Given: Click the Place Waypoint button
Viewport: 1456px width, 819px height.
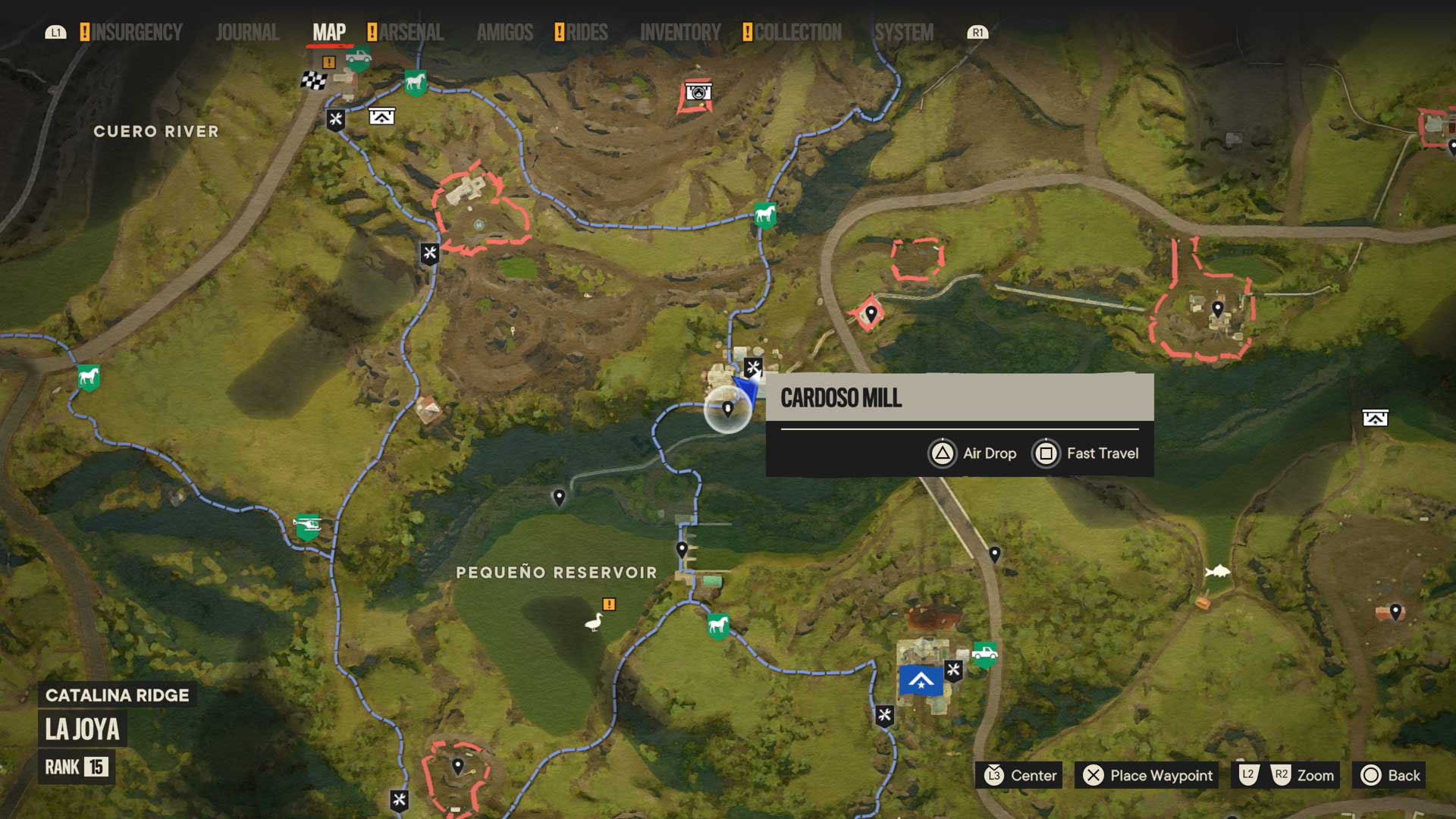Looking at the screenshot, I should point(1147,775).
